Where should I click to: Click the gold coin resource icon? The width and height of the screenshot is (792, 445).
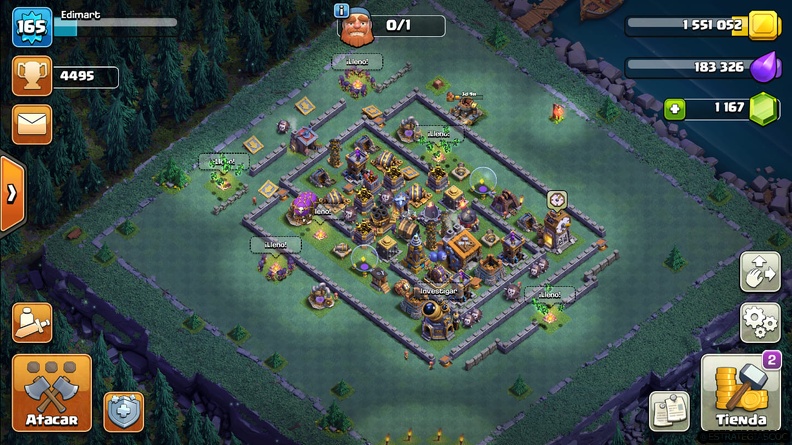[x=762, y=26]
